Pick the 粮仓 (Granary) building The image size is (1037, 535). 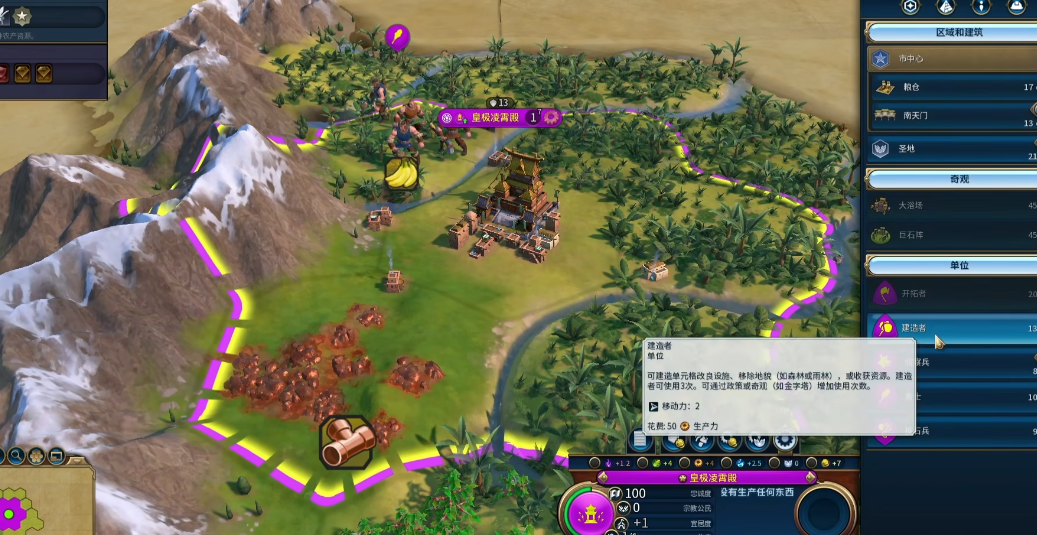coord(950,87)
